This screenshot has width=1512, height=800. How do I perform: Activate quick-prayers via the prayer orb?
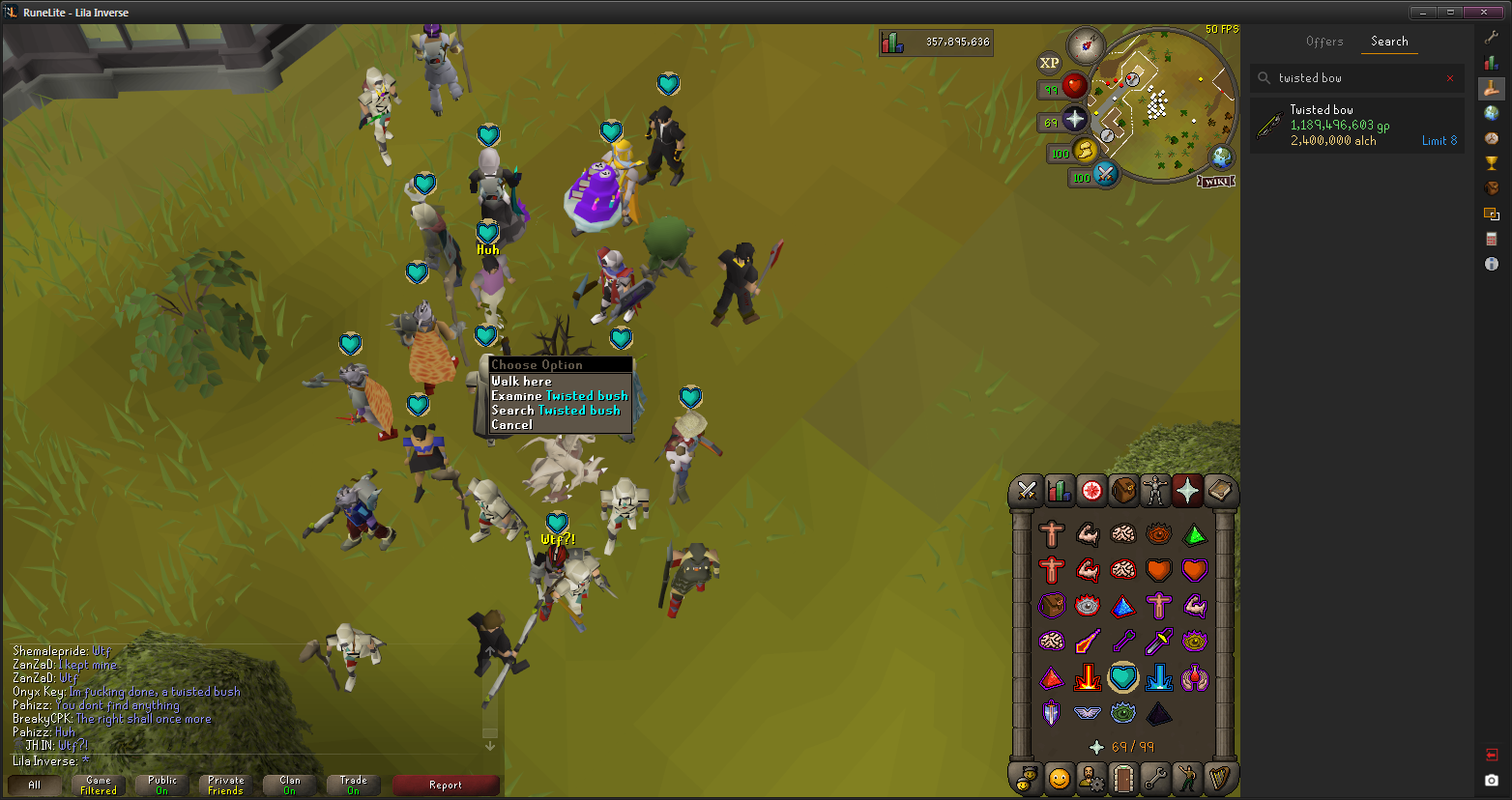[1074, 119]
